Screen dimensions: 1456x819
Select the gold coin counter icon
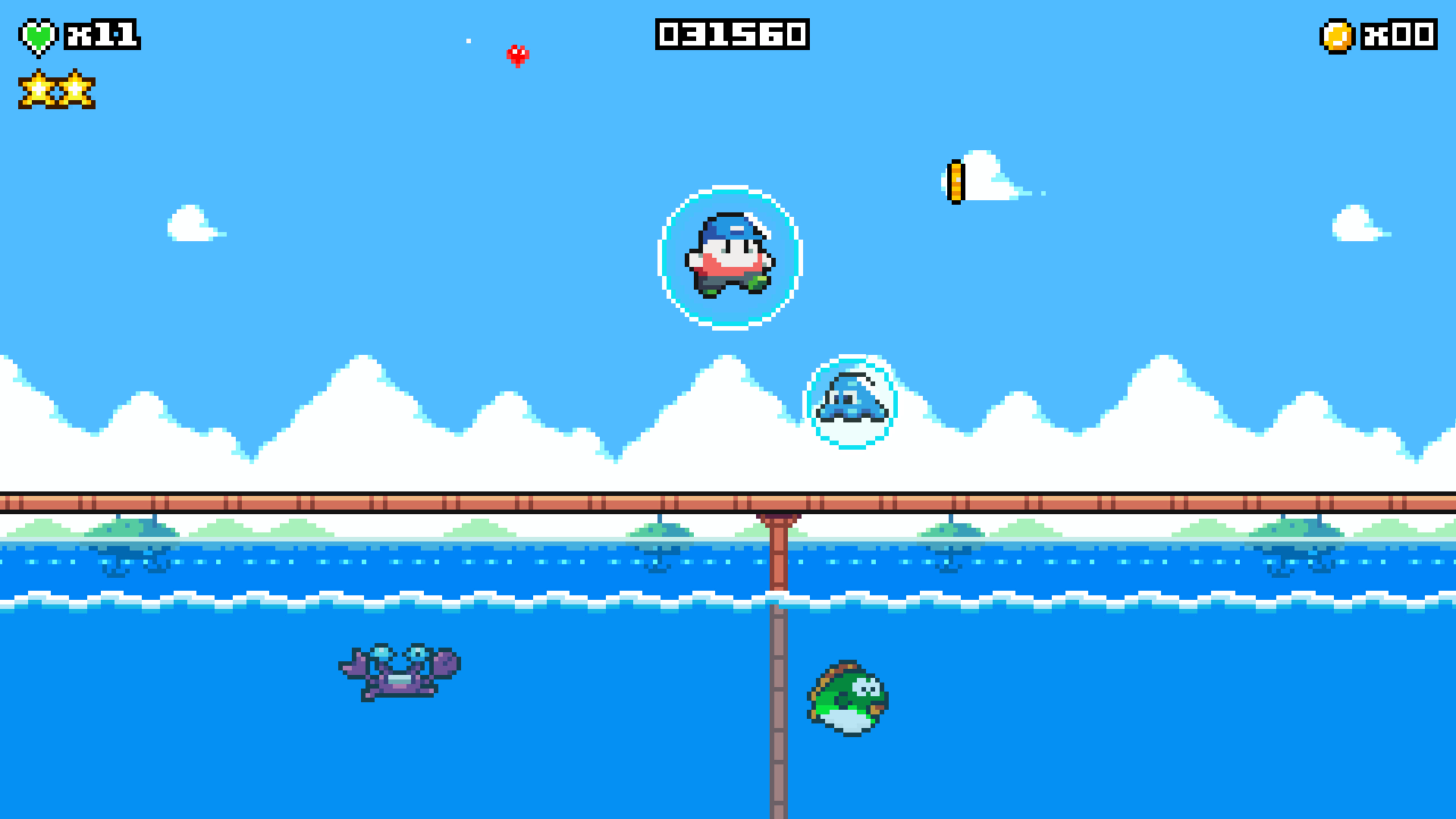pos(1339,34)
